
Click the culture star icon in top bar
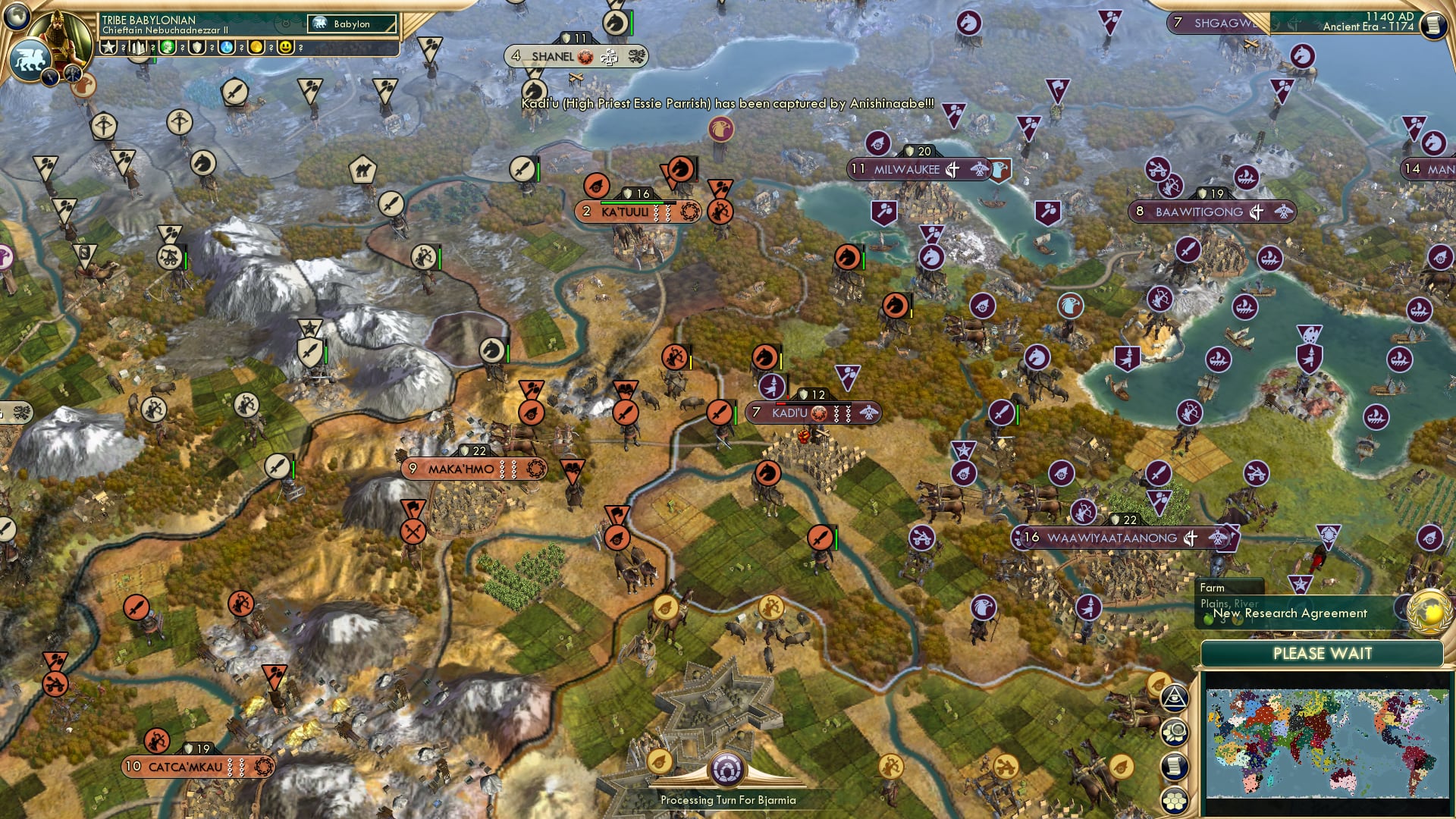pos(107,46)
